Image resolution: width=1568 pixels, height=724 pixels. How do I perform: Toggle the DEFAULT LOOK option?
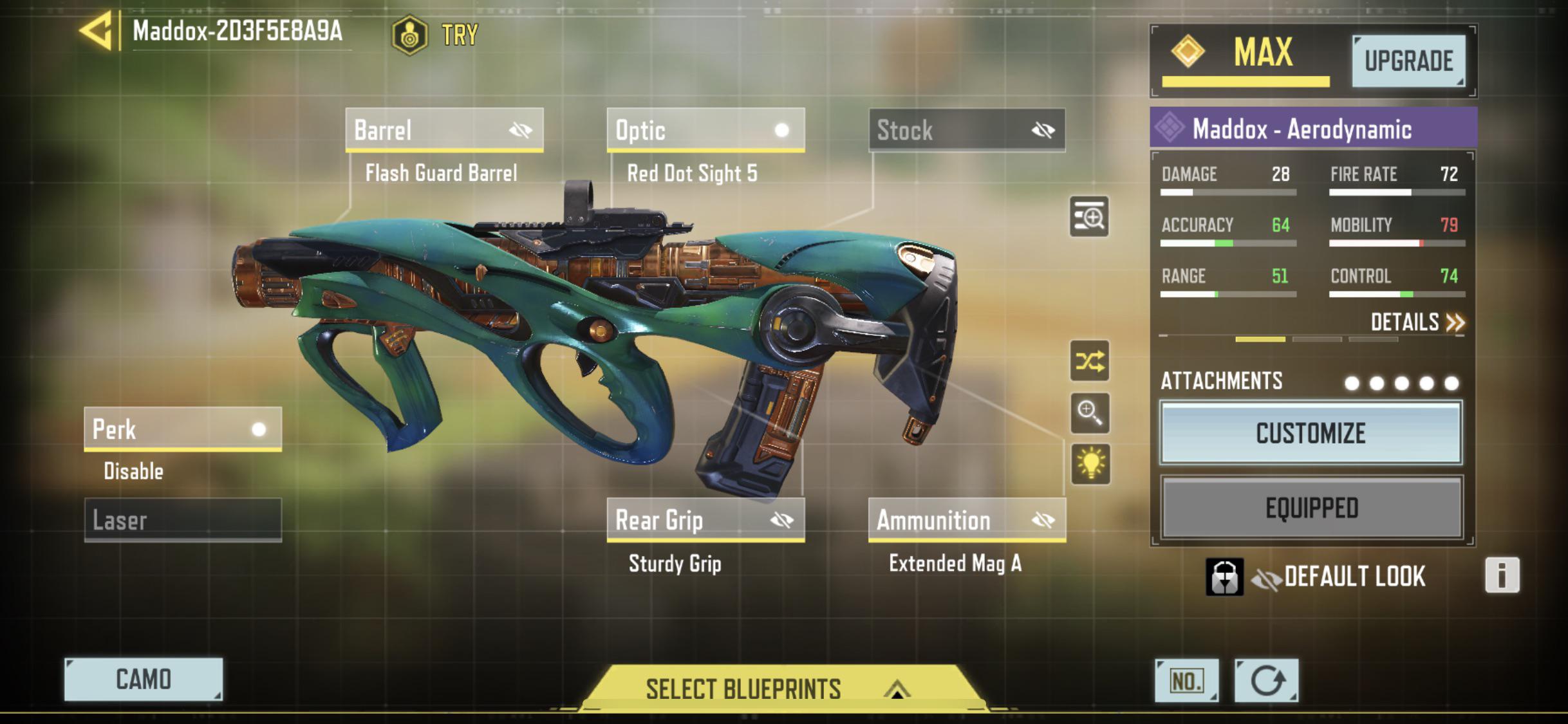tap(1339, 577)
